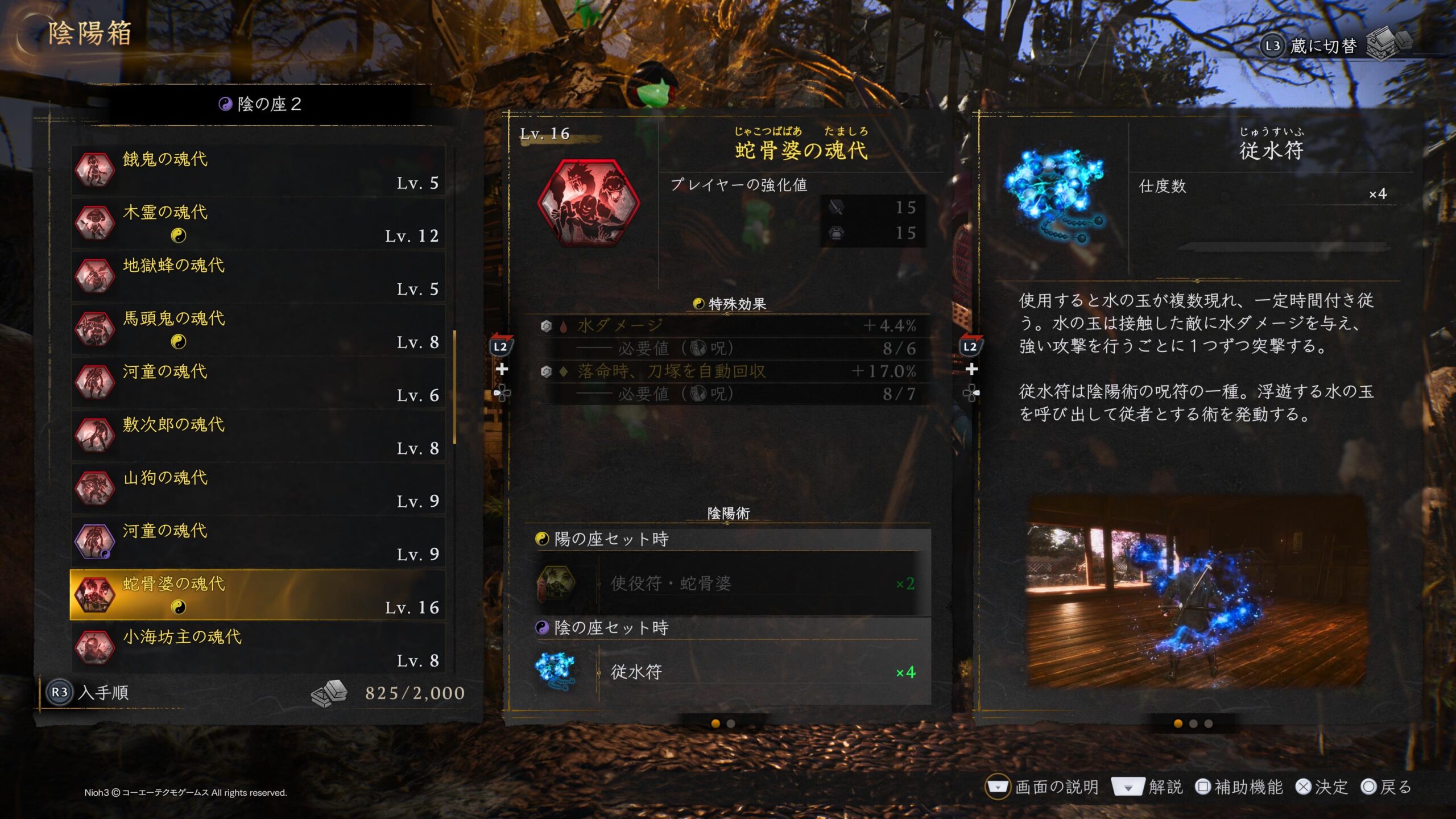This screenshot has width=1456, height=819.
Task: Choose the Lv. 6 河童の魂代 entry
Action: point(258,382)
